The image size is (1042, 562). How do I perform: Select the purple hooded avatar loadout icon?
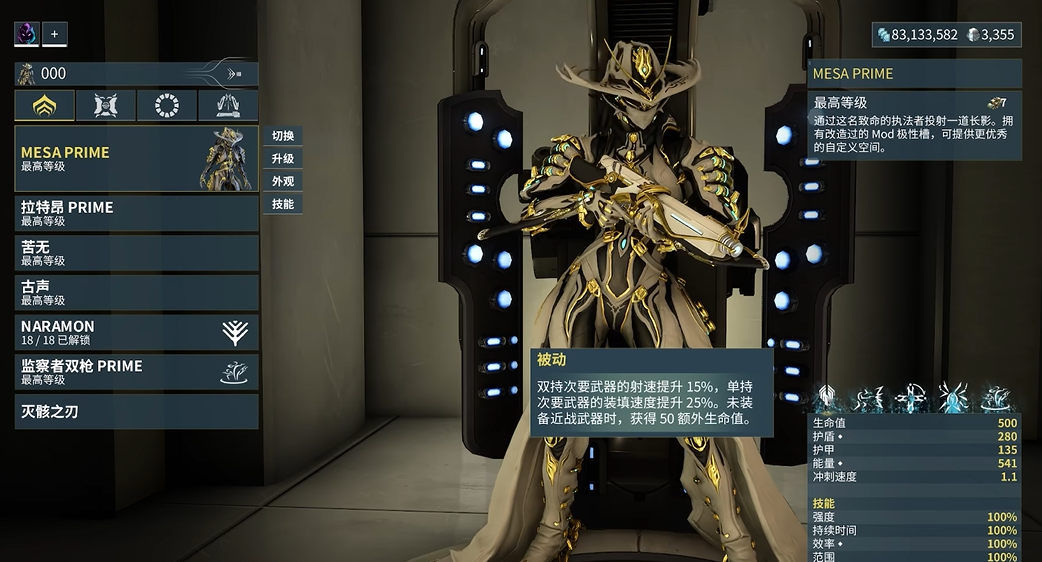click(26, 34)
